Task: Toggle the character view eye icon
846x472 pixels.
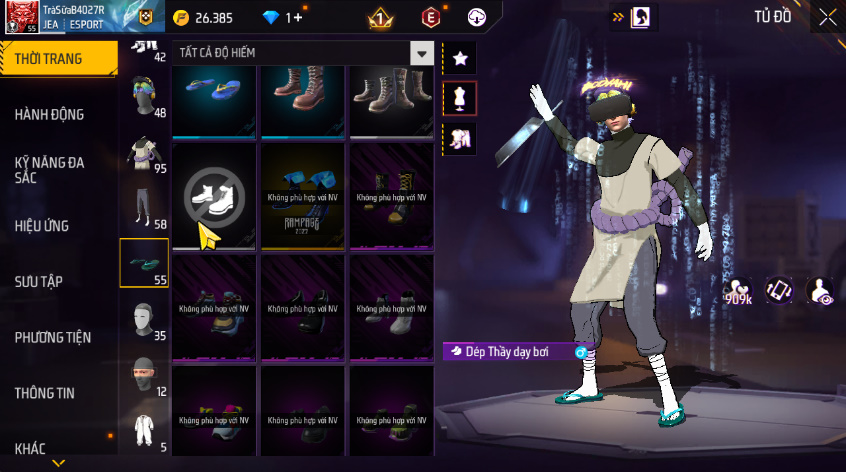Action: click(820, 291)
